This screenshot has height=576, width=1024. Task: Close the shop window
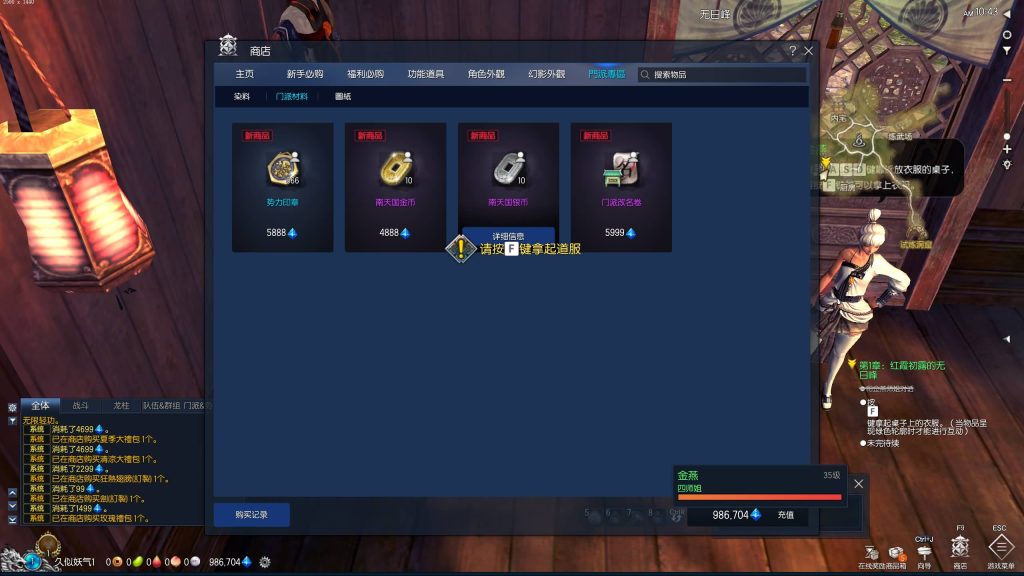pyautogui.click(x=808, y=51)
